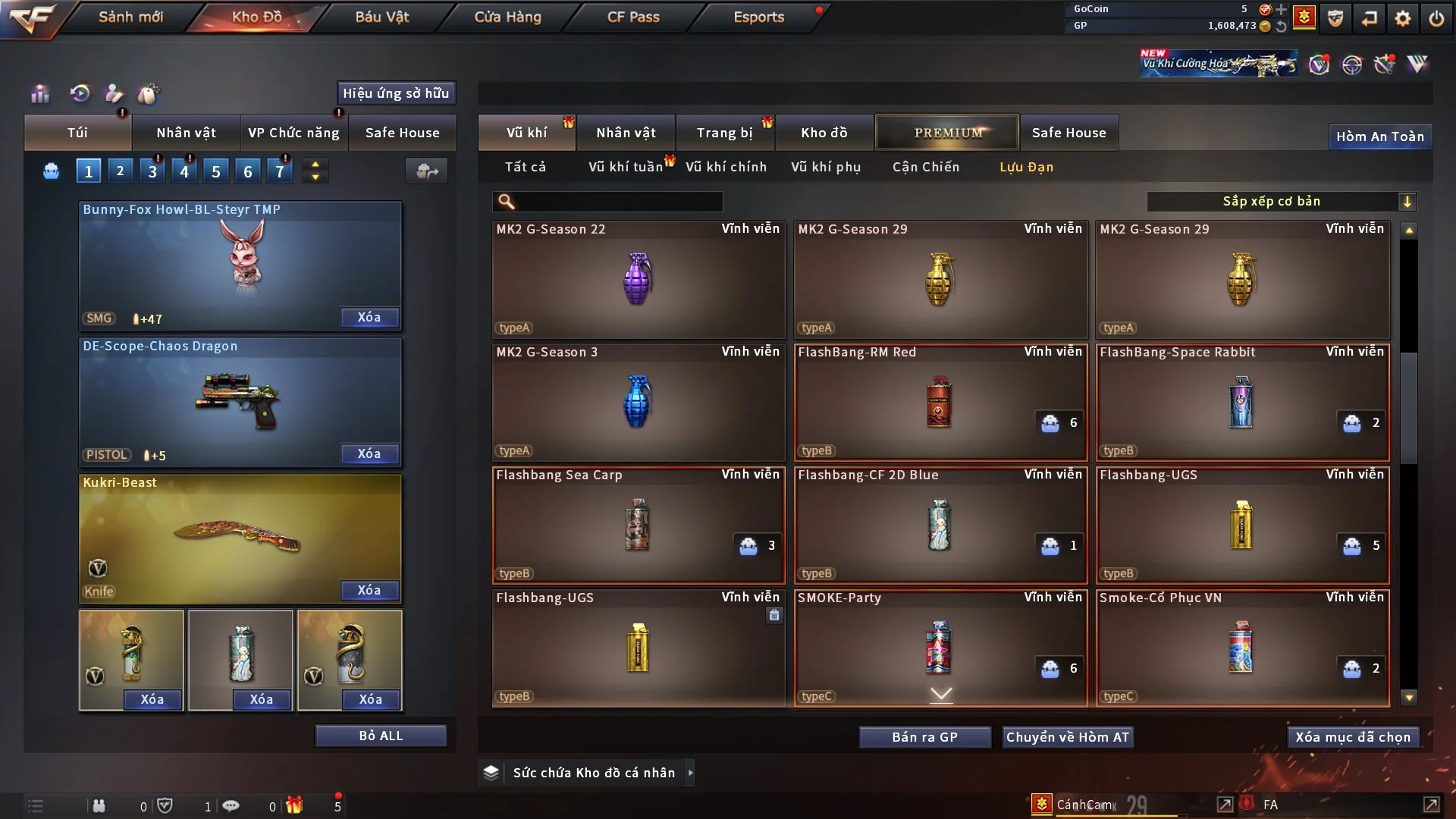Screen dimensions: 1456x819
Task: Select the Flashbang Sea Carp item
Action: click(638, 525)
